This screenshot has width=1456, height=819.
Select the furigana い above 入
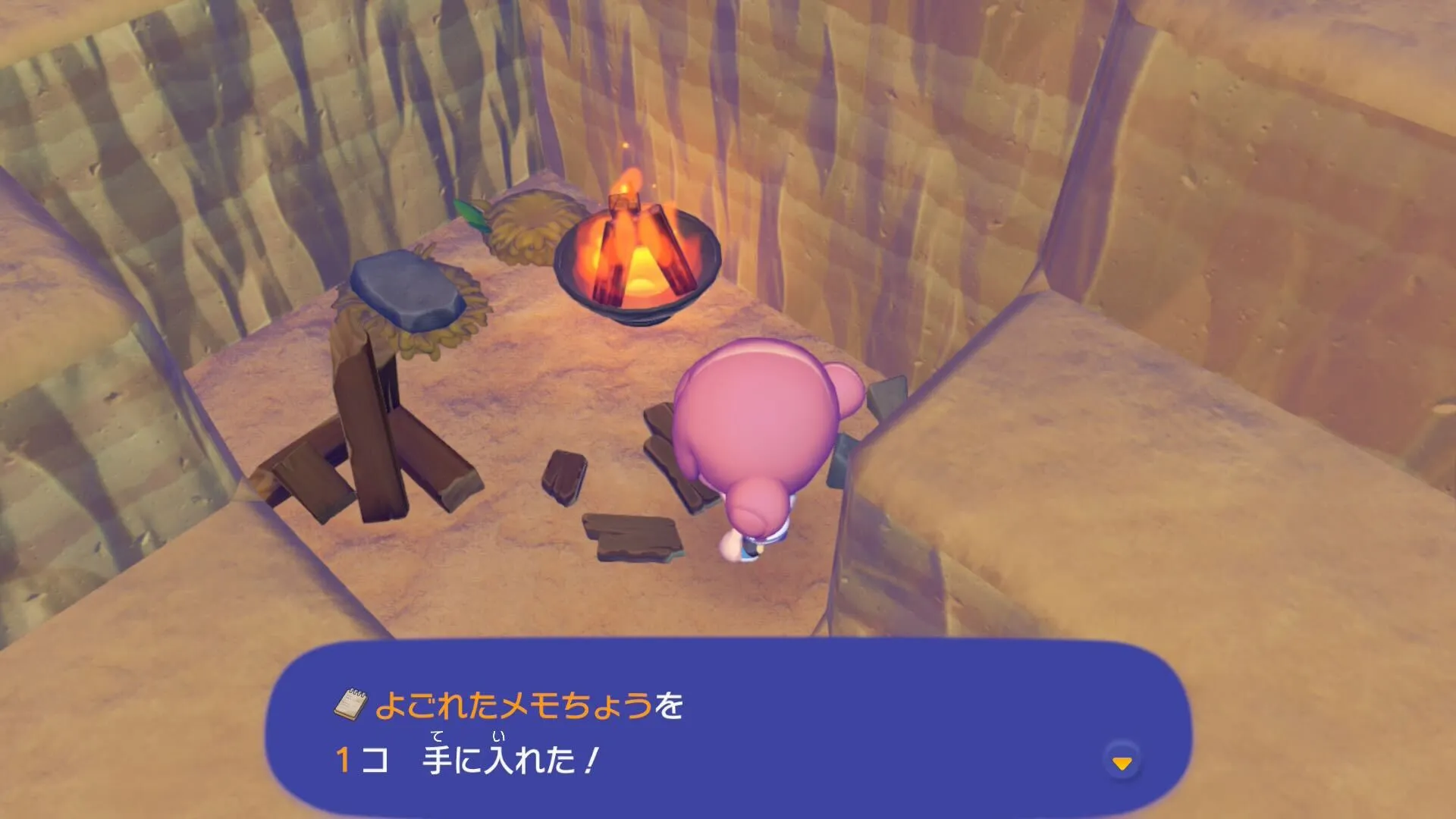click(x=500, y=736)
